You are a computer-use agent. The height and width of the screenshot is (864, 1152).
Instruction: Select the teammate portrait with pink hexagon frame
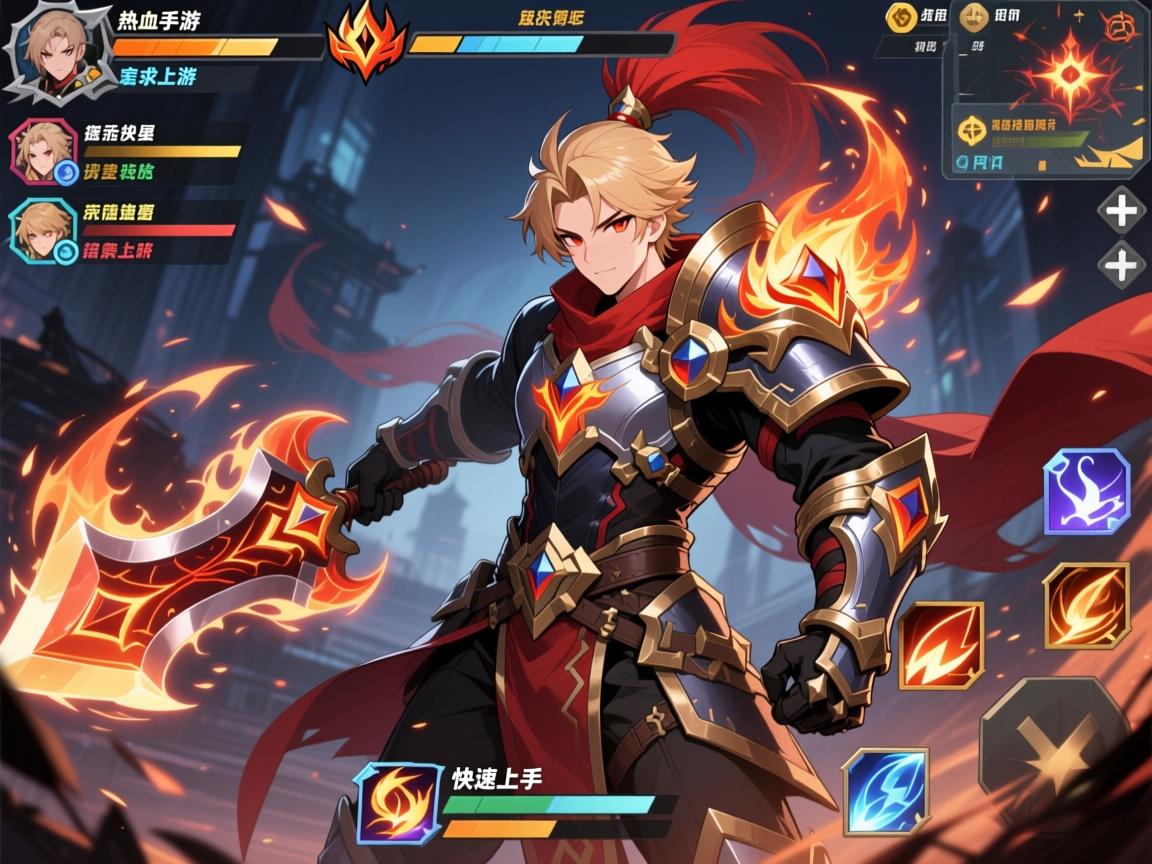[42, 151]
